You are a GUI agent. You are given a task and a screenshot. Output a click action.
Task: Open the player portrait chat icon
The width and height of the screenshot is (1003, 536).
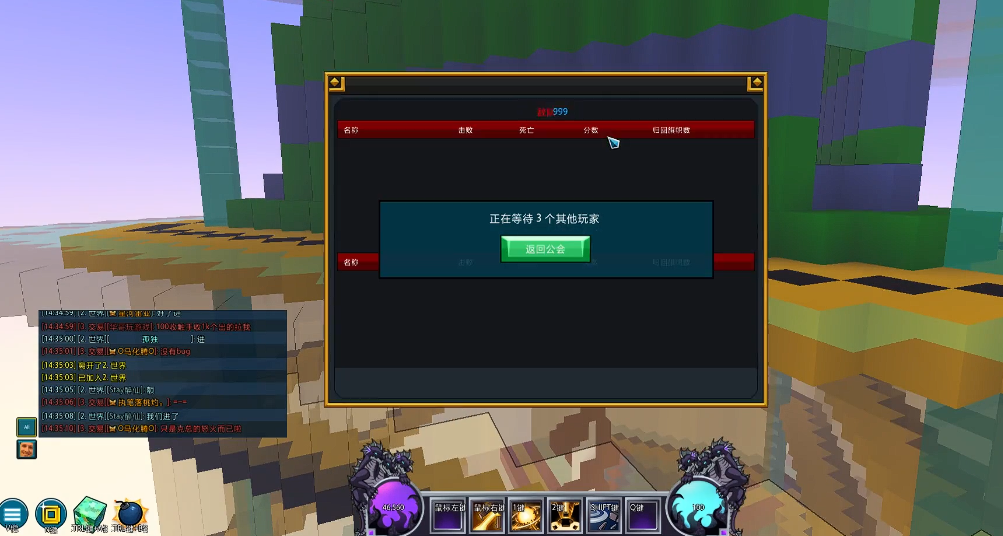26,449
